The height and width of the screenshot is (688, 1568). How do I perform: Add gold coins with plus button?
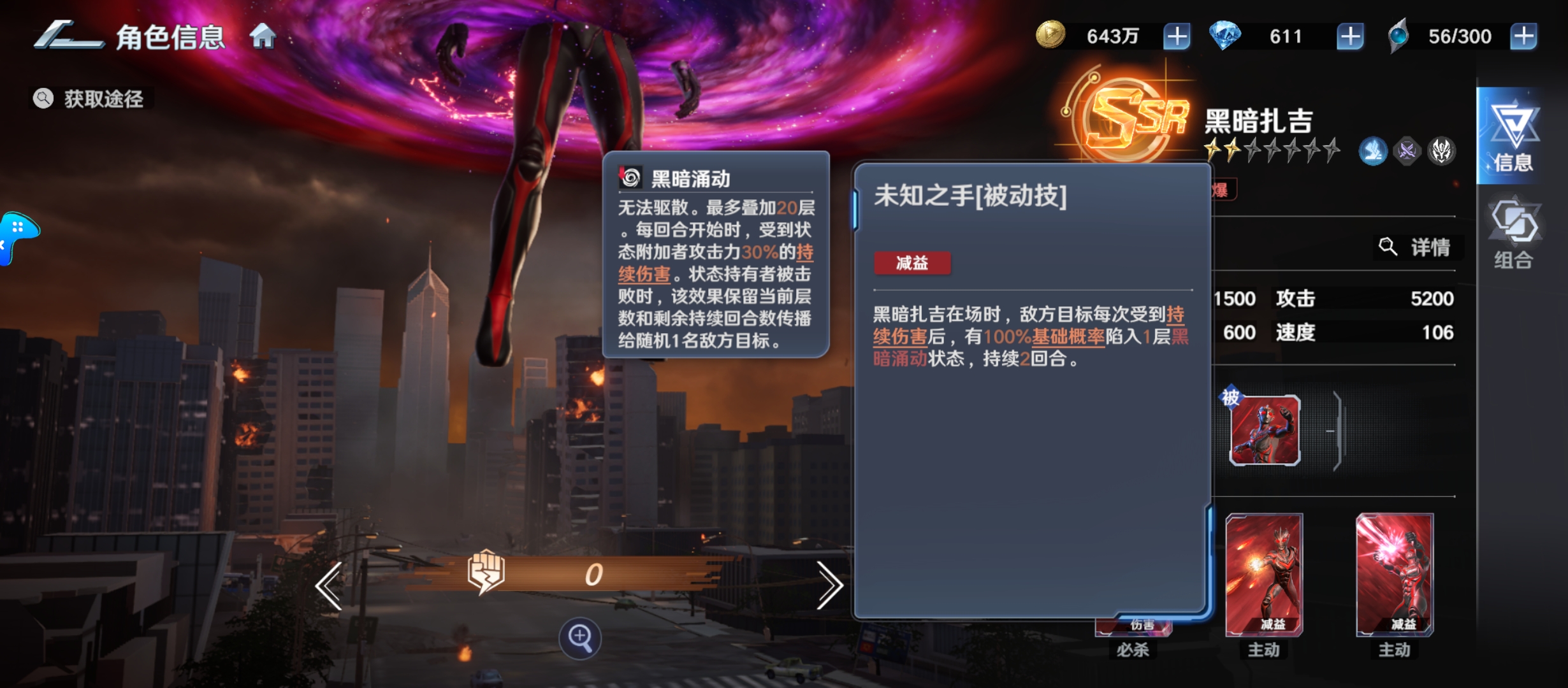(1176, 36)
